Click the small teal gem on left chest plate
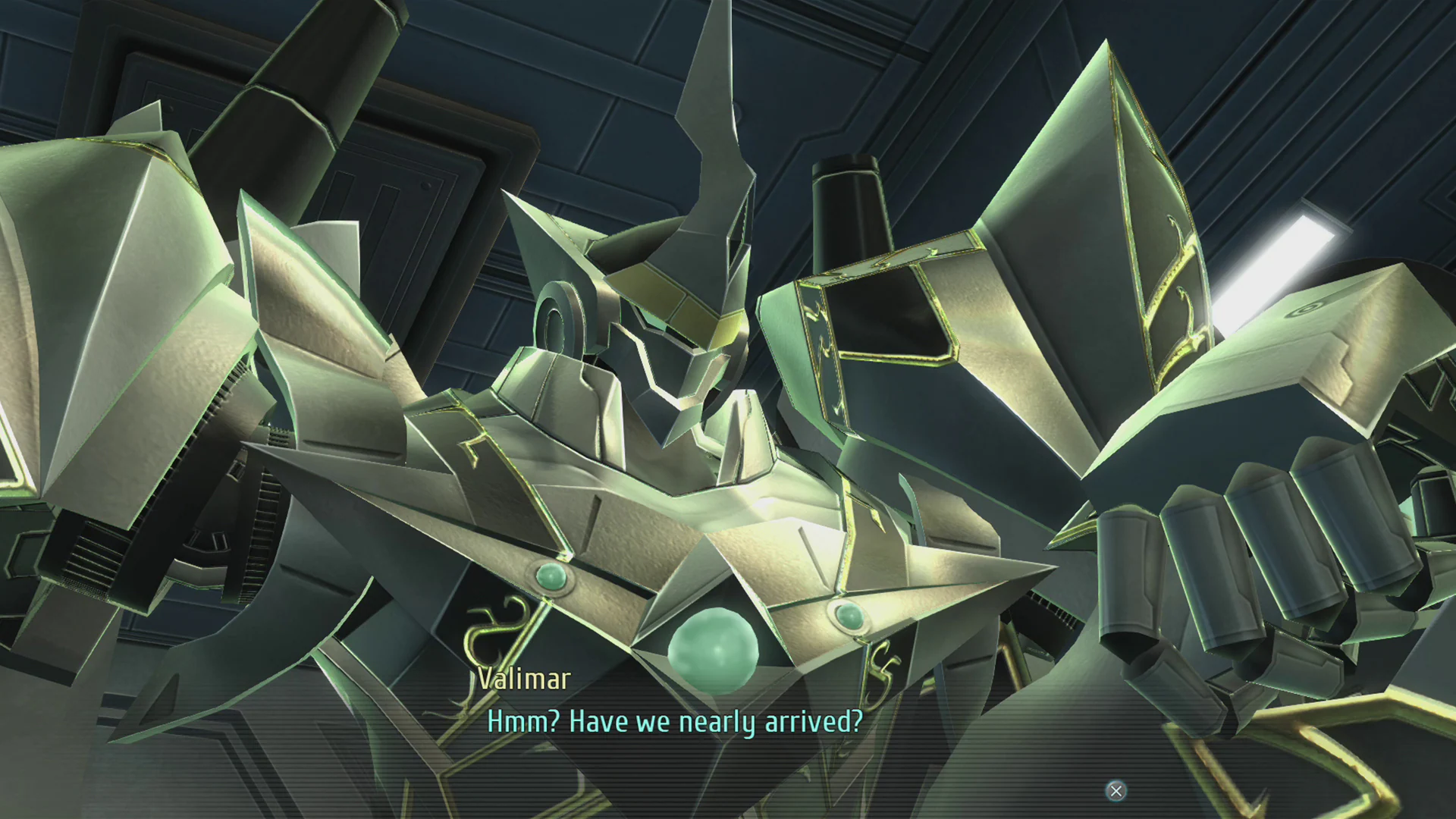1456x819 pixels. pyautogui.click(x=553, y=576)
